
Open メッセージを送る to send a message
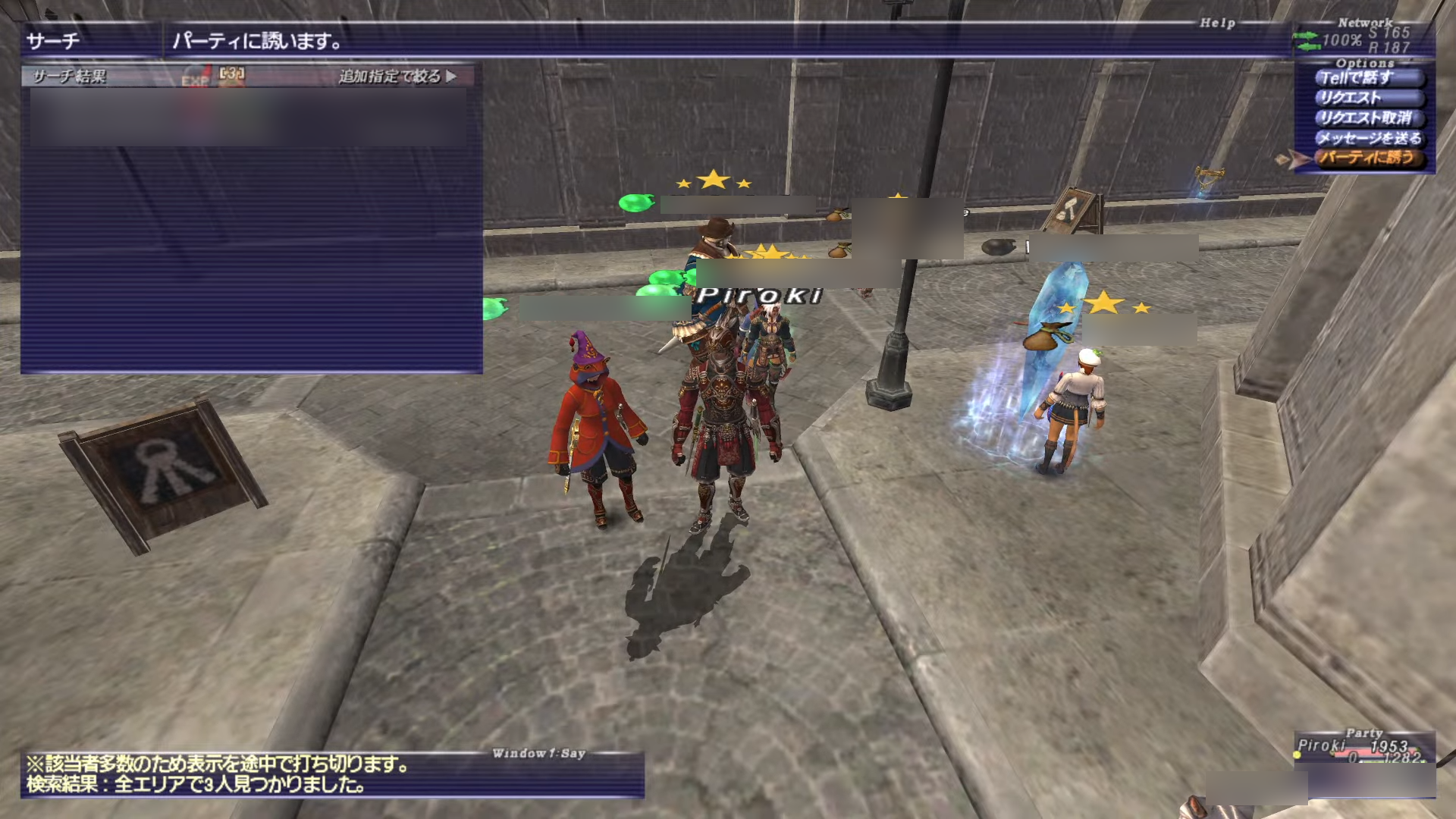point(1367,138)
